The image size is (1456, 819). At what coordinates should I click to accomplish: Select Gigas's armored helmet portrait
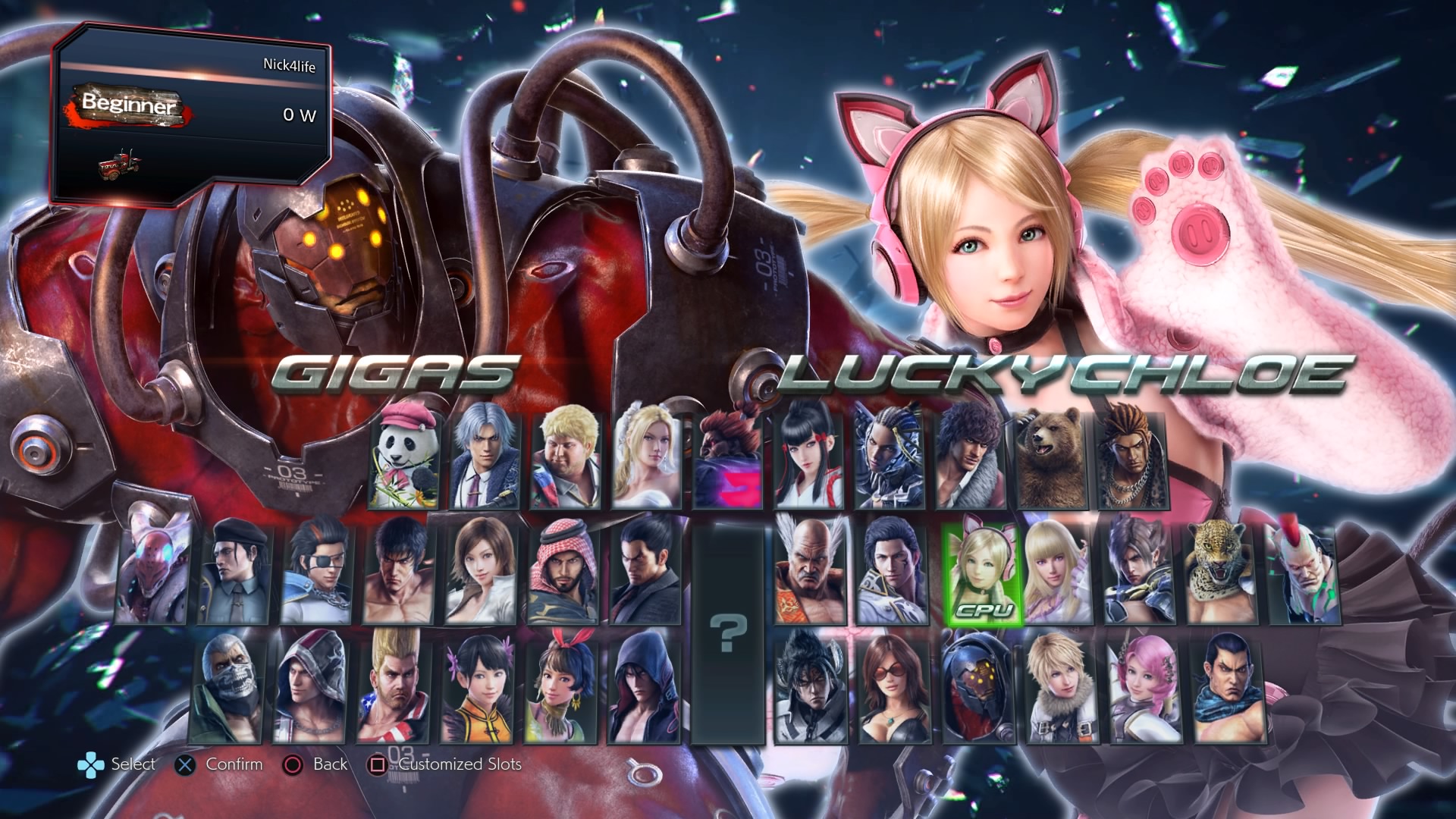coord(978,688)
